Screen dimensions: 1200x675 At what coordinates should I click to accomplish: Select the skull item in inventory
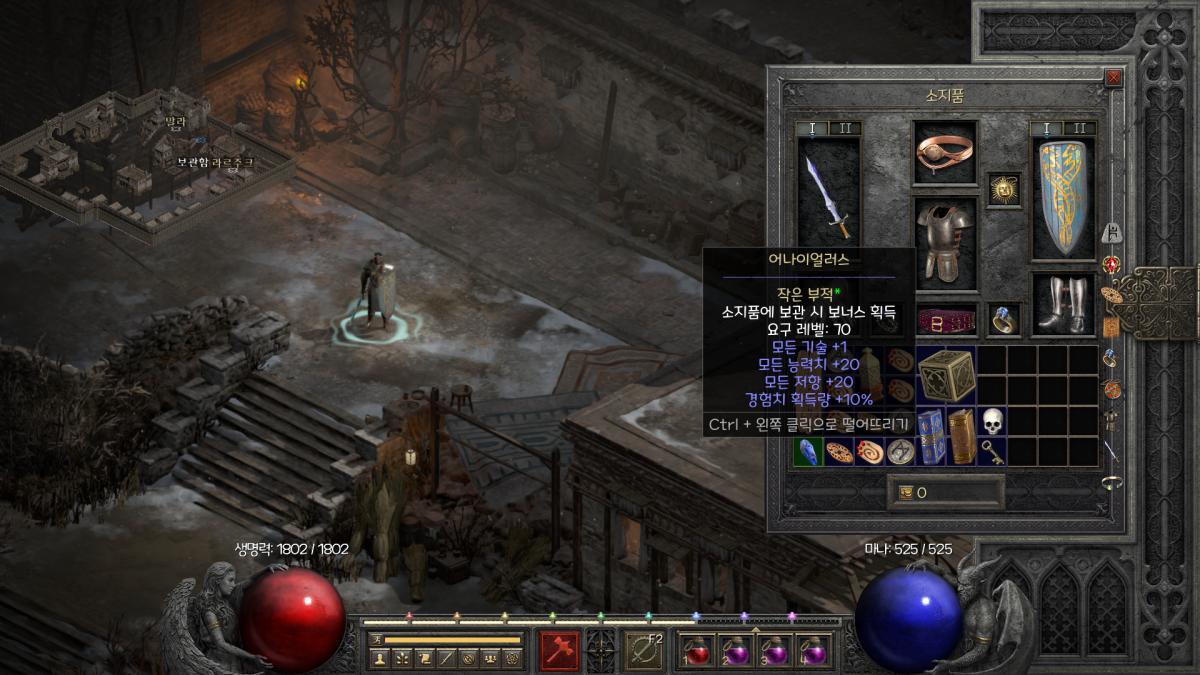(991, 421)
